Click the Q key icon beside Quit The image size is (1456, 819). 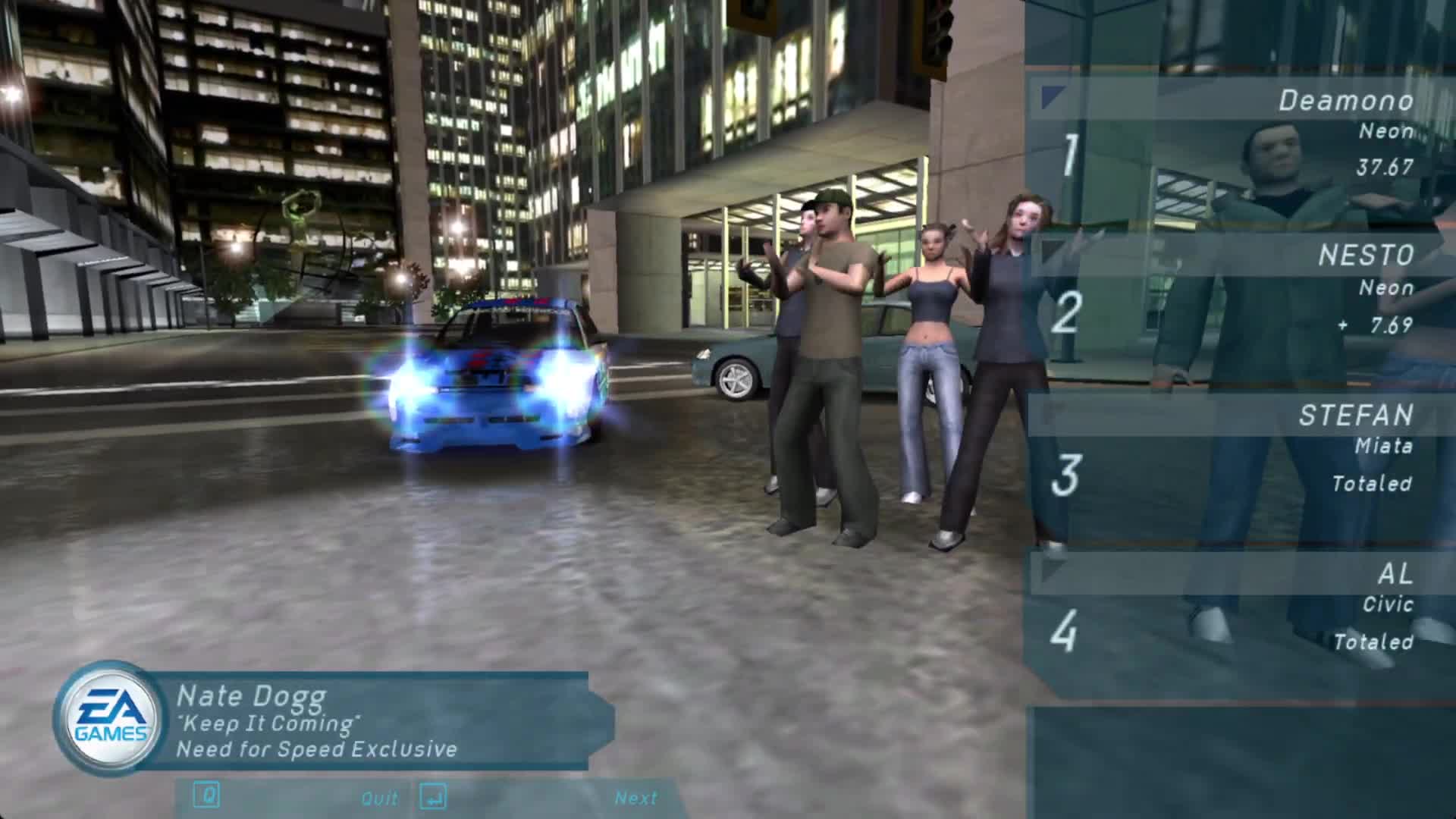pyautogui.click(x=203, y=798)
